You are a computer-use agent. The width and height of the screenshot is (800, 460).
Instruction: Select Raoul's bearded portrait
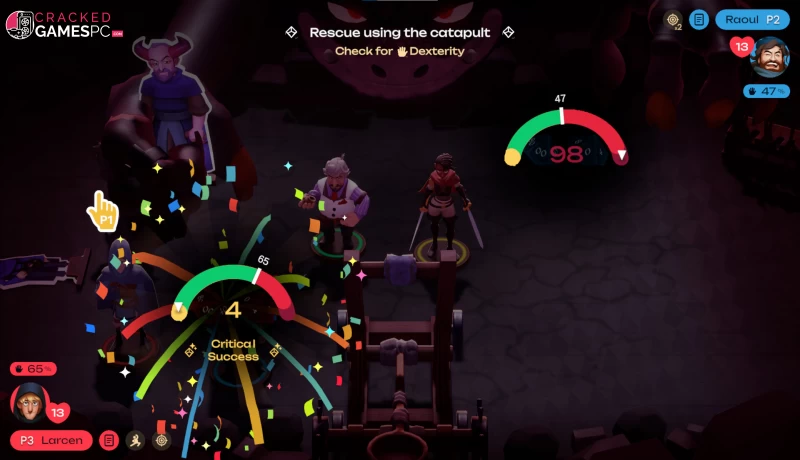click(x=770, y=57)
